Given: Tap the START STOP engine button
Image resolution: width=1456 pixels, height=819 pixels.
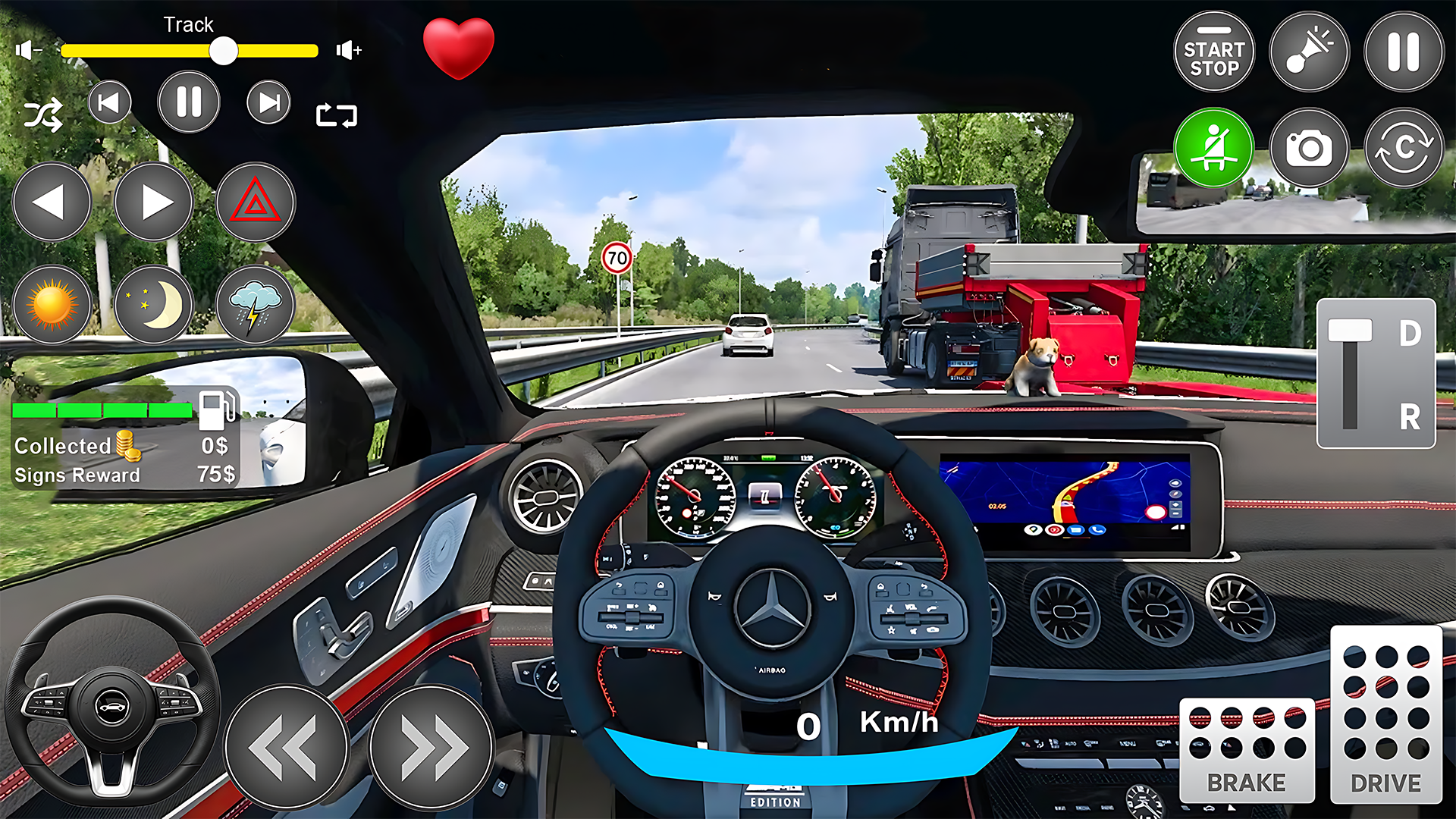Looking at the screenshot, I should point(1214,52).
